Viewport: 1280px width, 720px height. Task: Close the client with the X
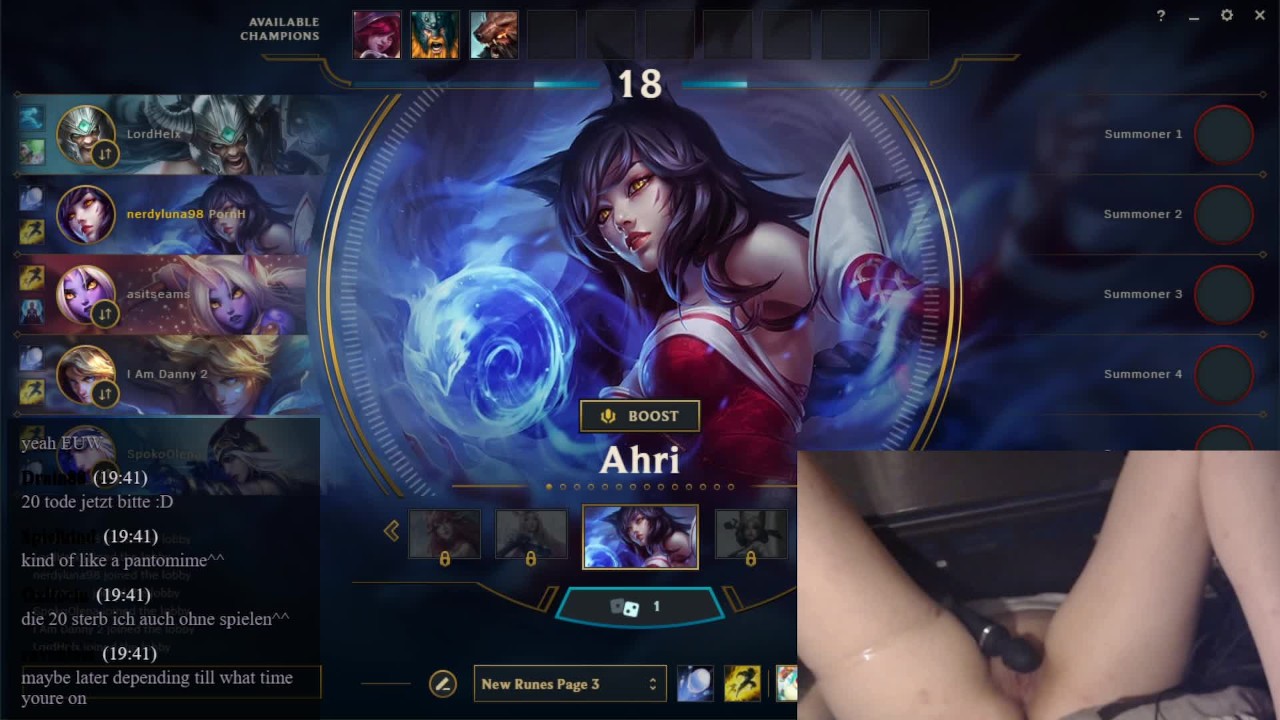point(1260,16)
